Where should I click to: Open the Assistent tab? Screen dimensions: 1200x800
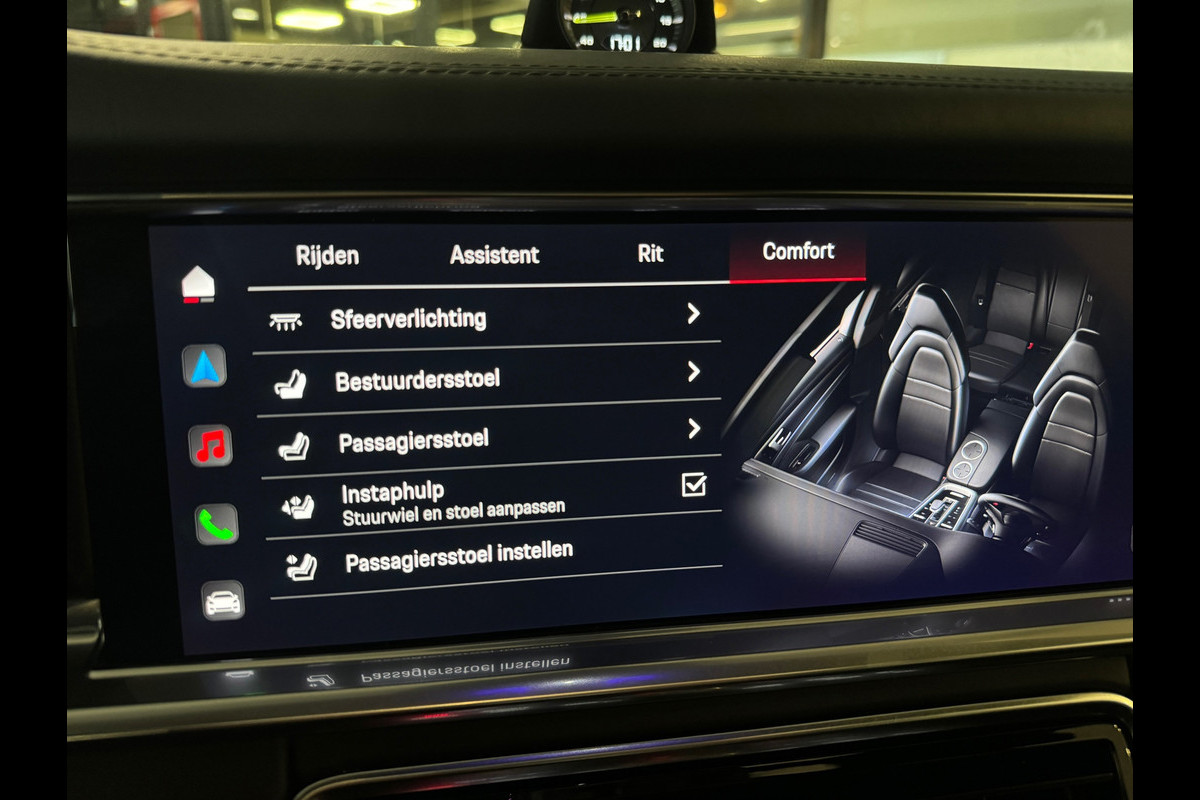click(x=494, y=255)
